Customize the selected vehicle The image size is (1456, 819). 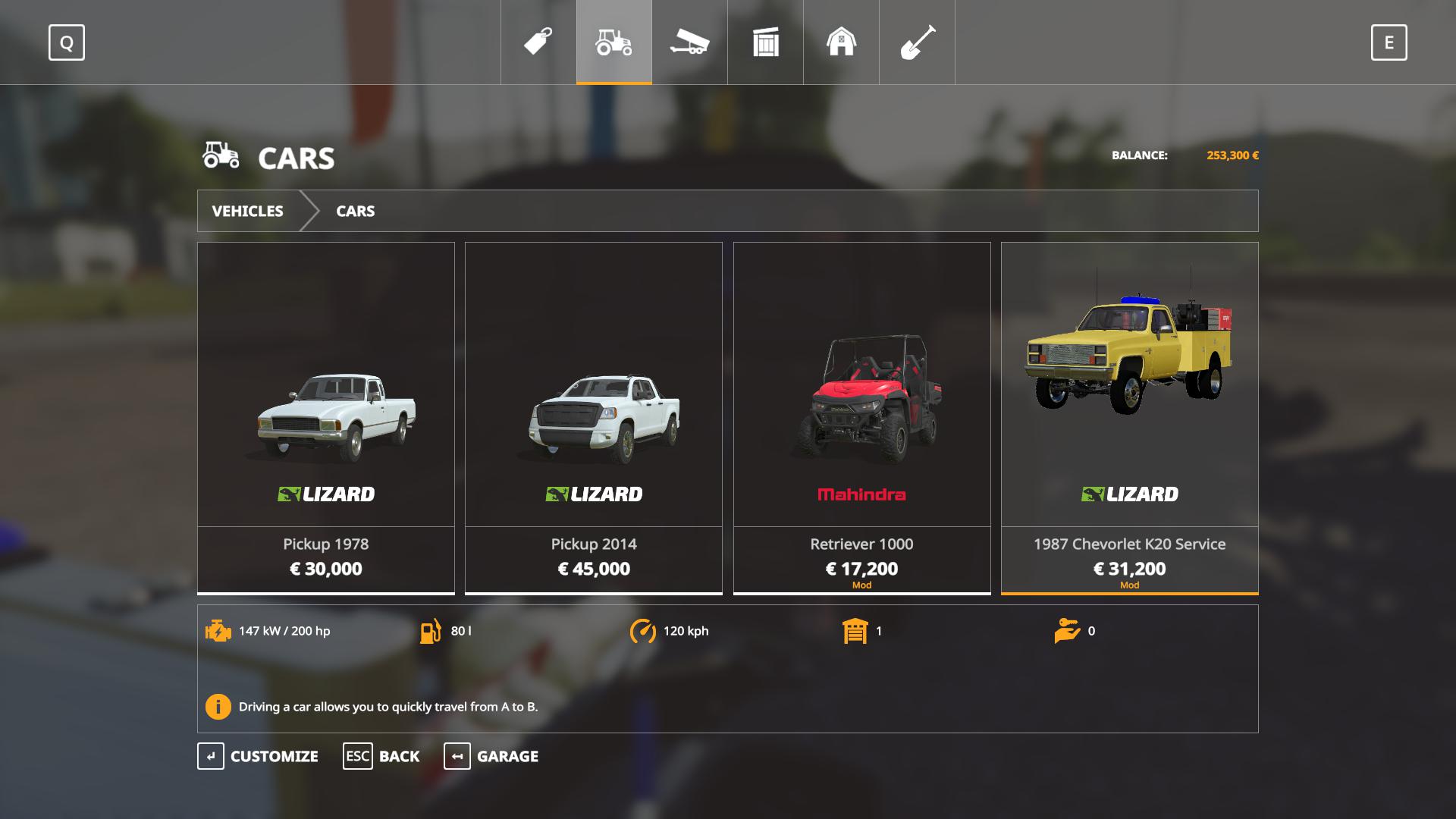(x=258, y=756)
